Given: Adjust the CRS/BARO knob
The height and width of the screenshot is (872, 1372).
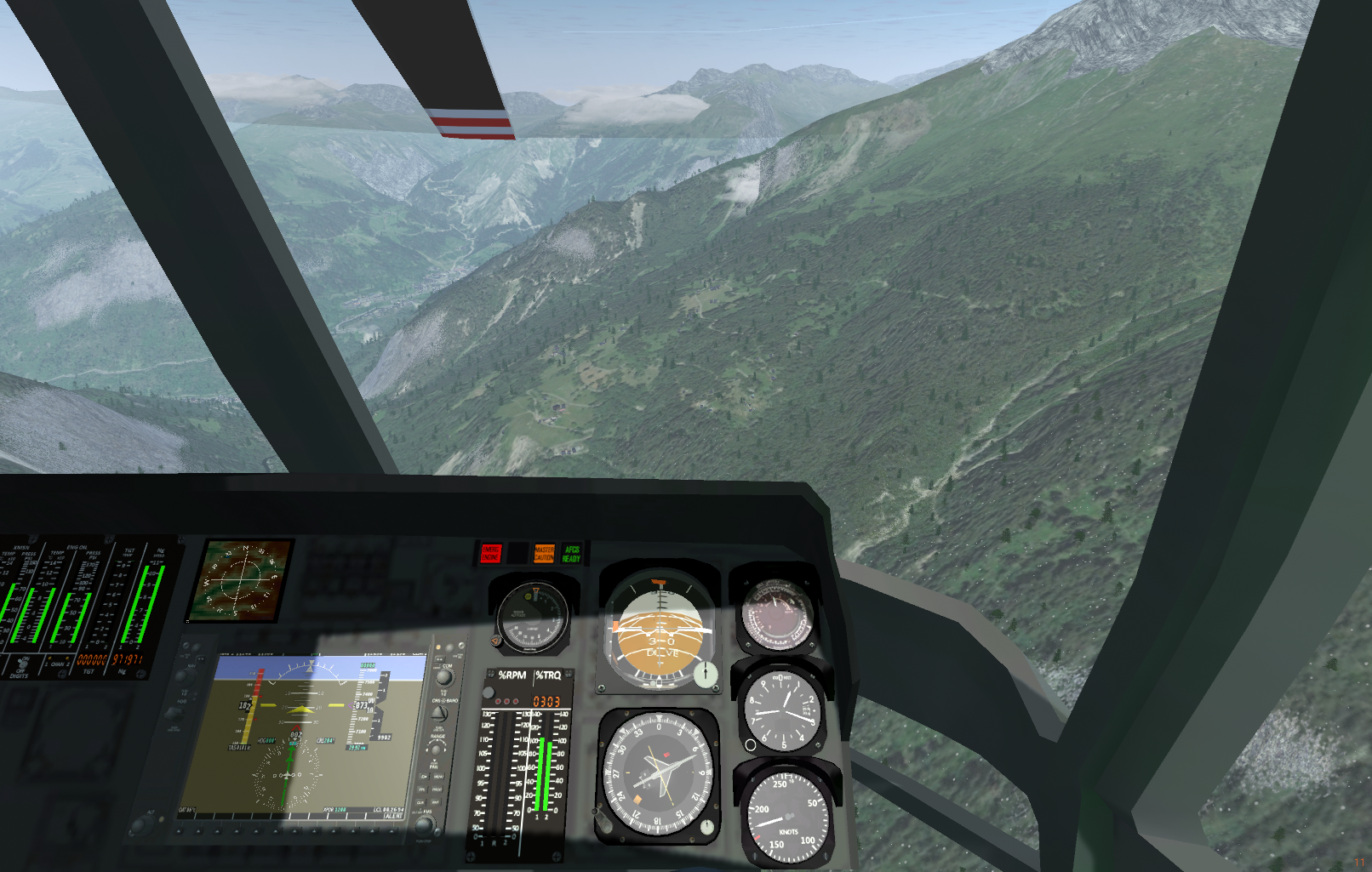Looking at the screenshot, I should (x=441, y=714).
